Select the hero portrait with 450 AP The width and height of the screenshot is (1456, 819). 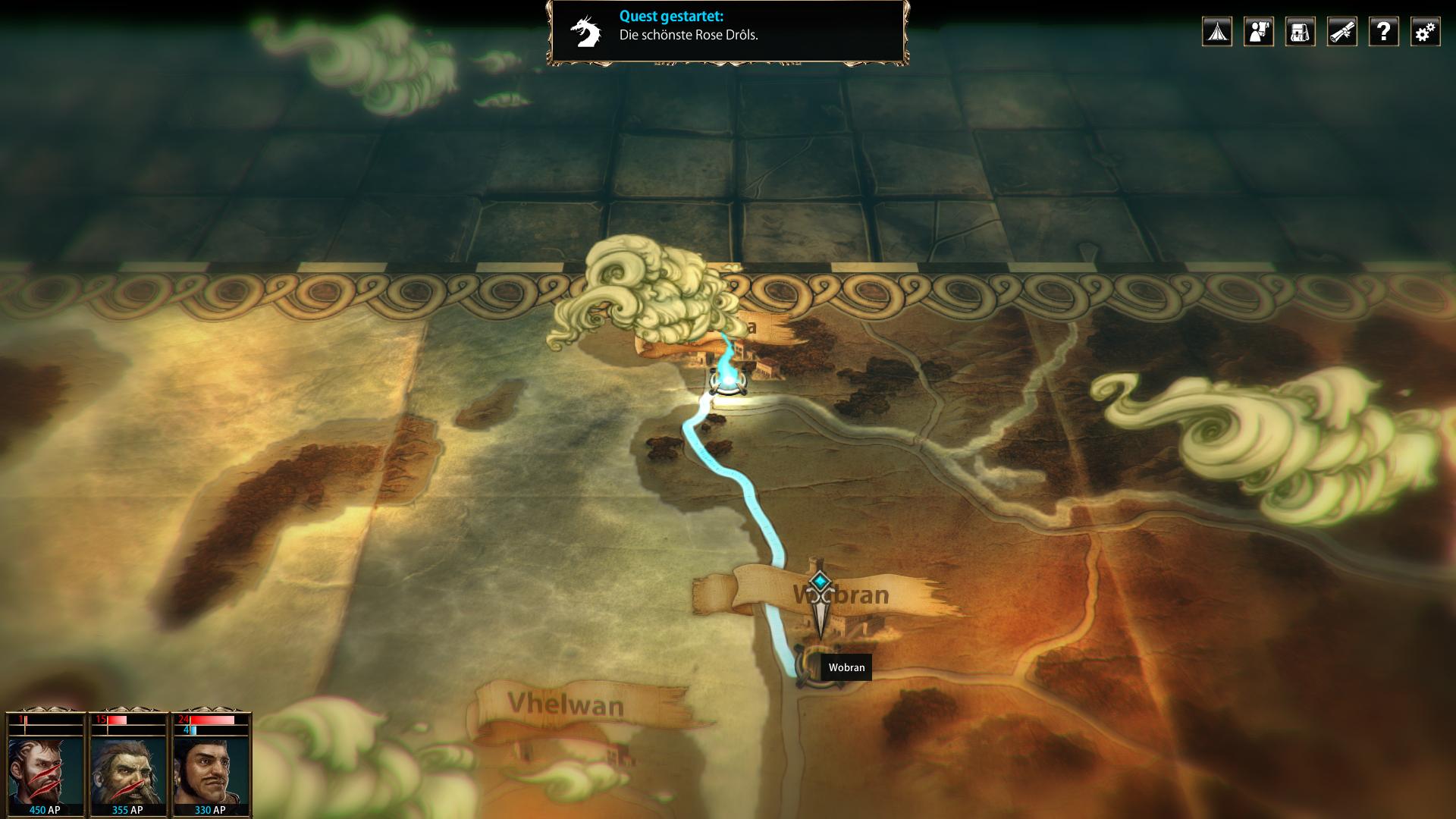pyautogui.click(x=45, y=770)
